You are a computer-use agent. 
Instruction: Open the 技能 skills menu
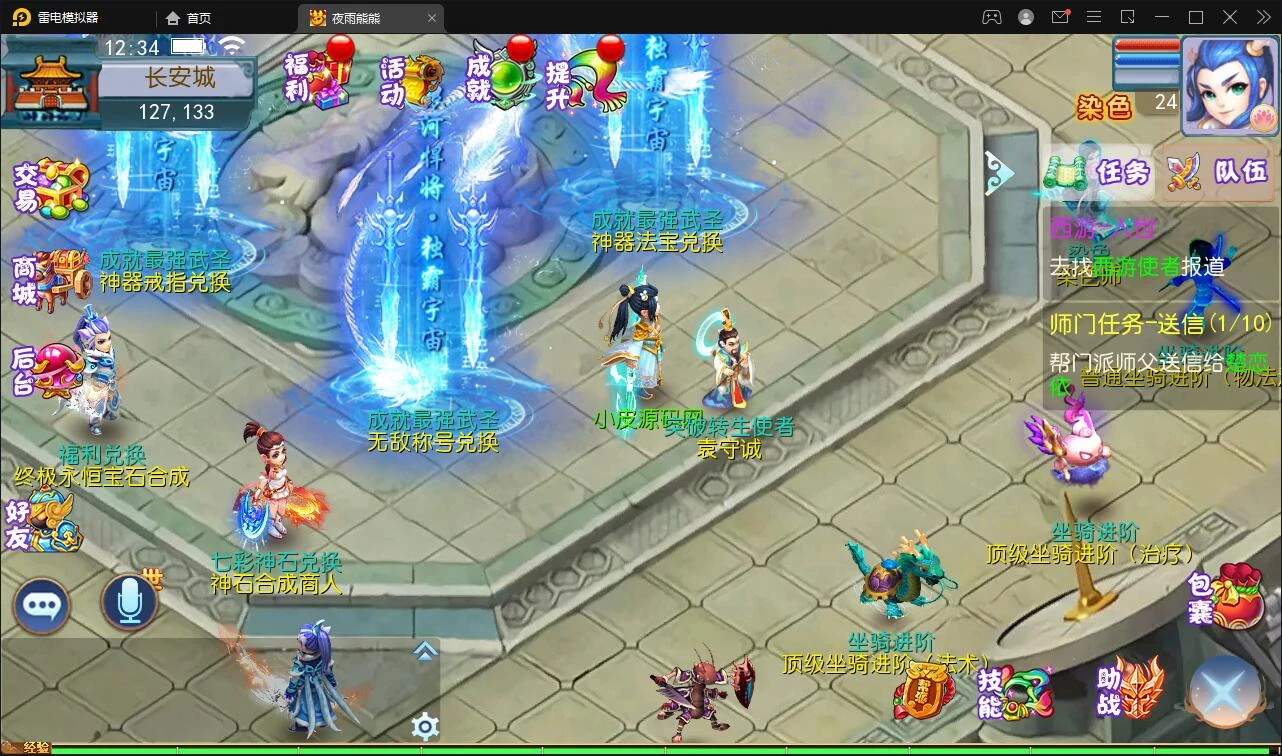click(1016, 691)
